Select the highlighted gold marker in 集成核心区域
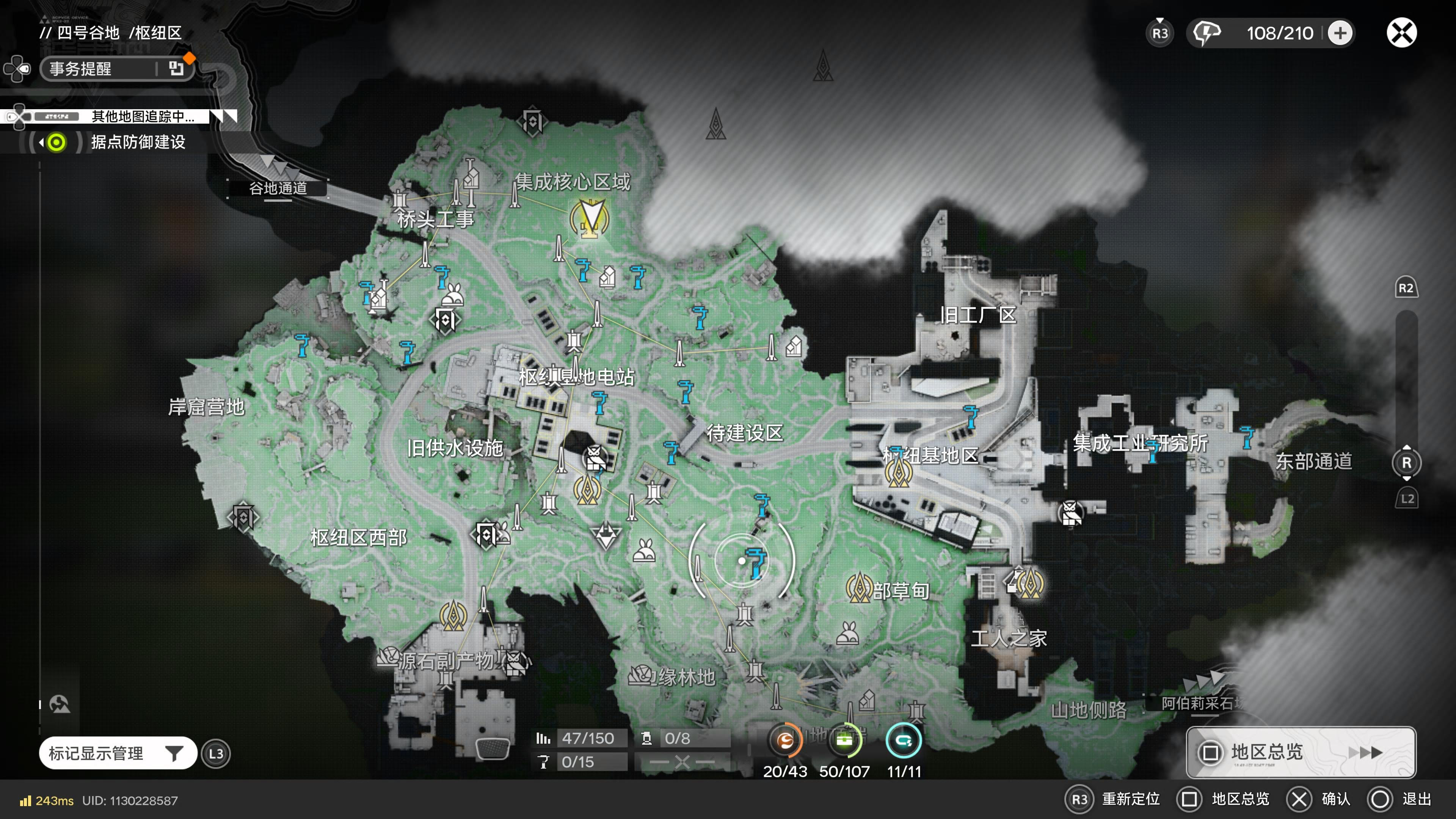 590,219
